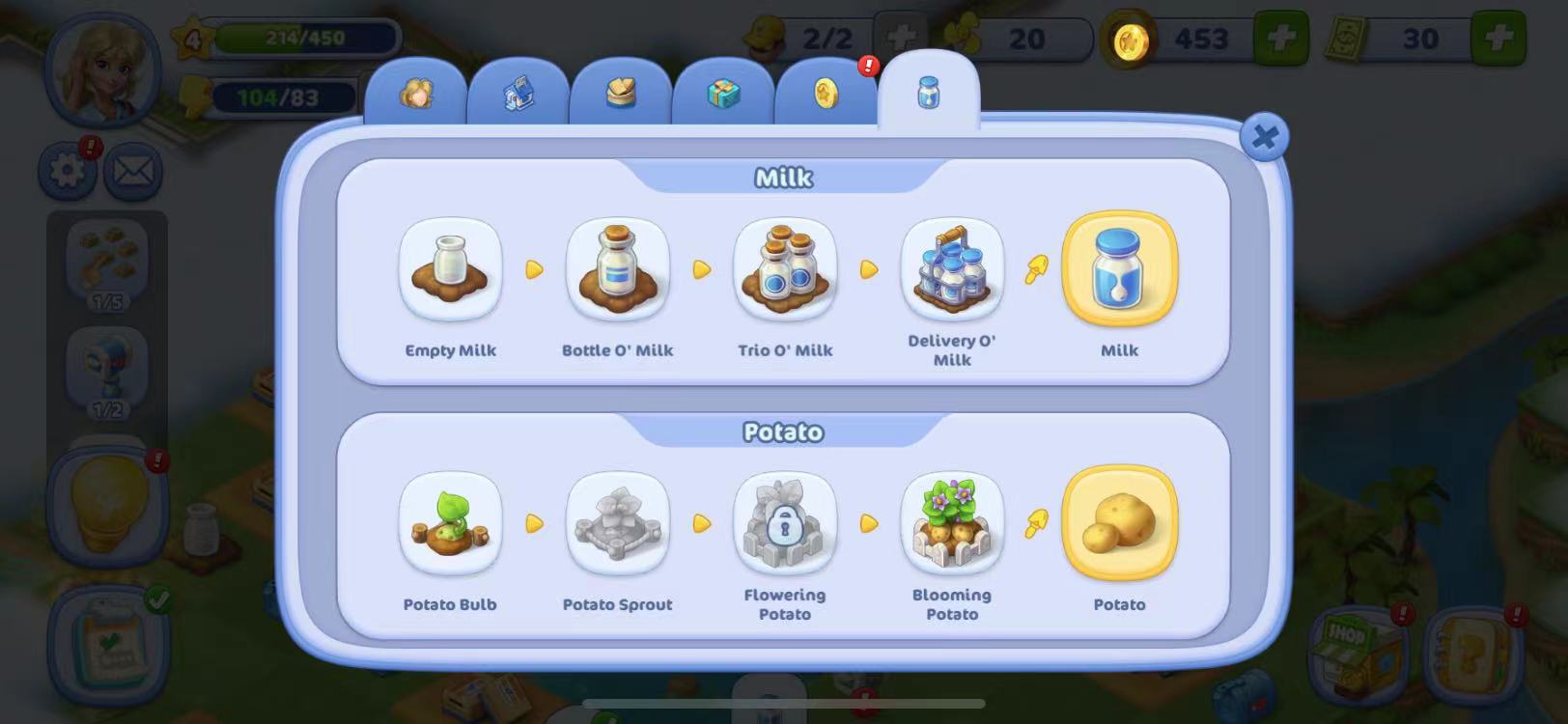Open the gold coin tab

pyautogui.click(x=826, y=94)
